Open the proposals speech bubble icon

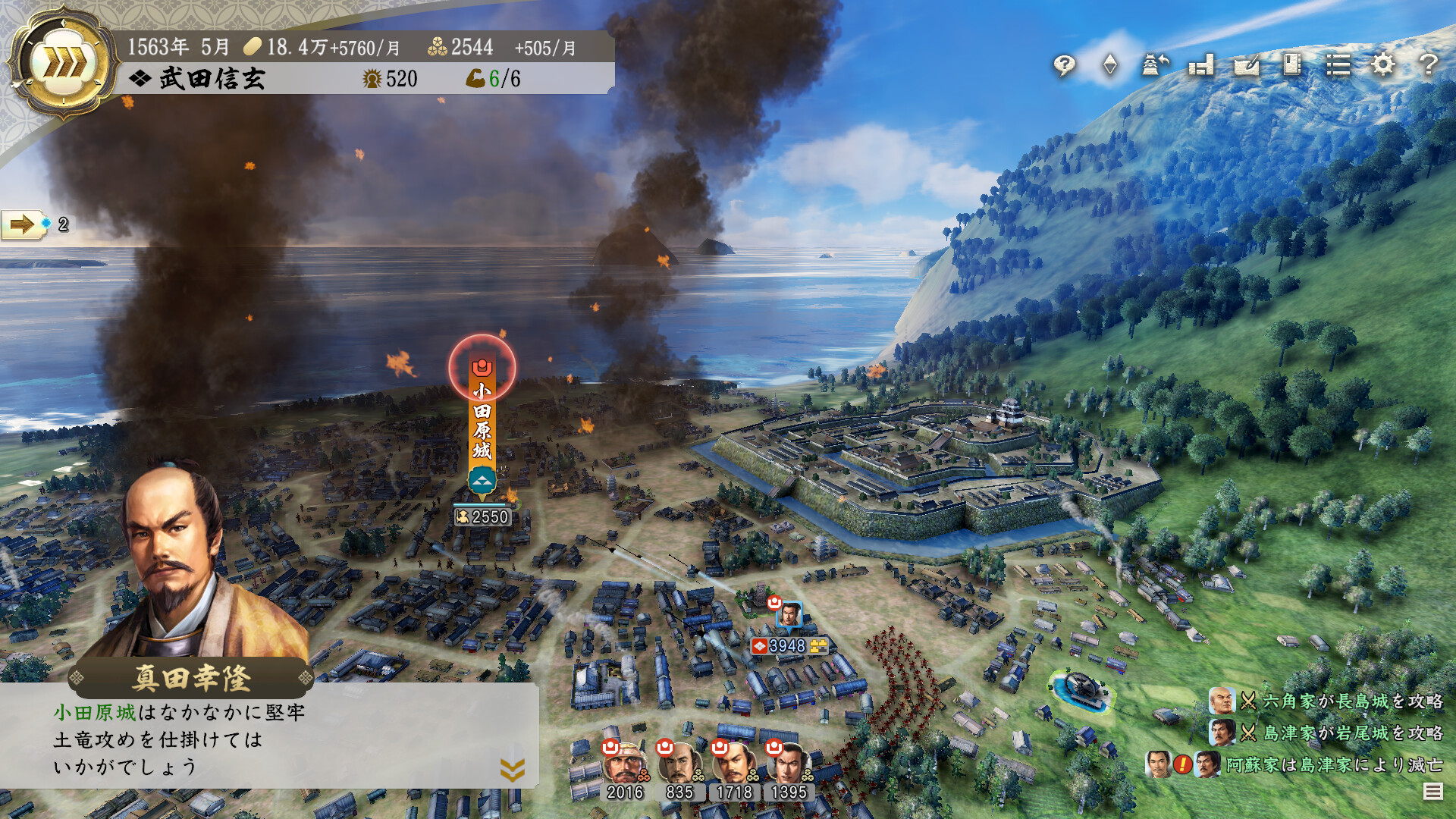(1065, 66)
